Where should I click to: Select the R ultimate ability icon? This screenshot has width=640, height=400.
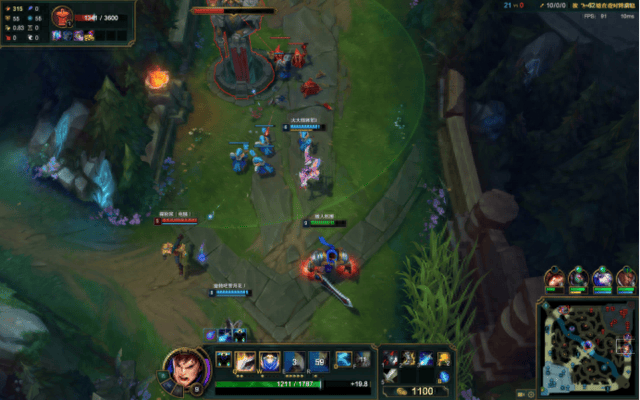[318, 361]
